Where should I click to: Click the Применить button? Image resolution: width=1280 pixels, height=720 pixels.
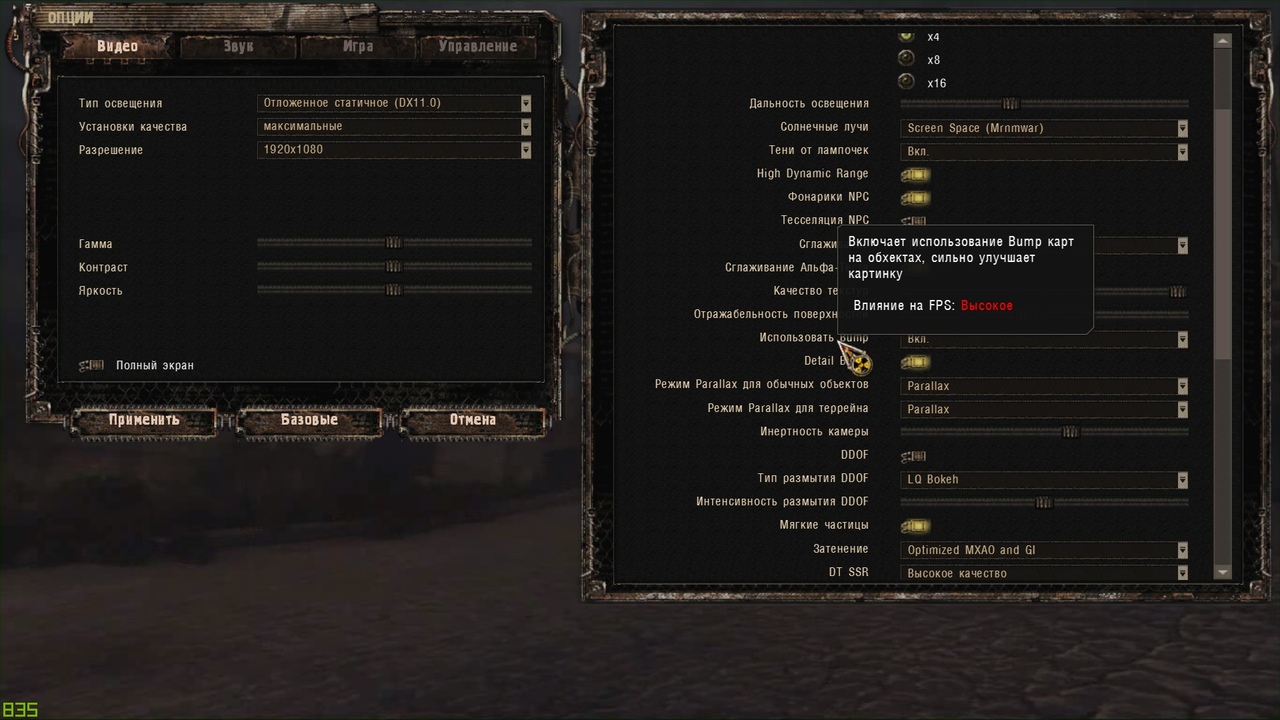pos(144,420)
